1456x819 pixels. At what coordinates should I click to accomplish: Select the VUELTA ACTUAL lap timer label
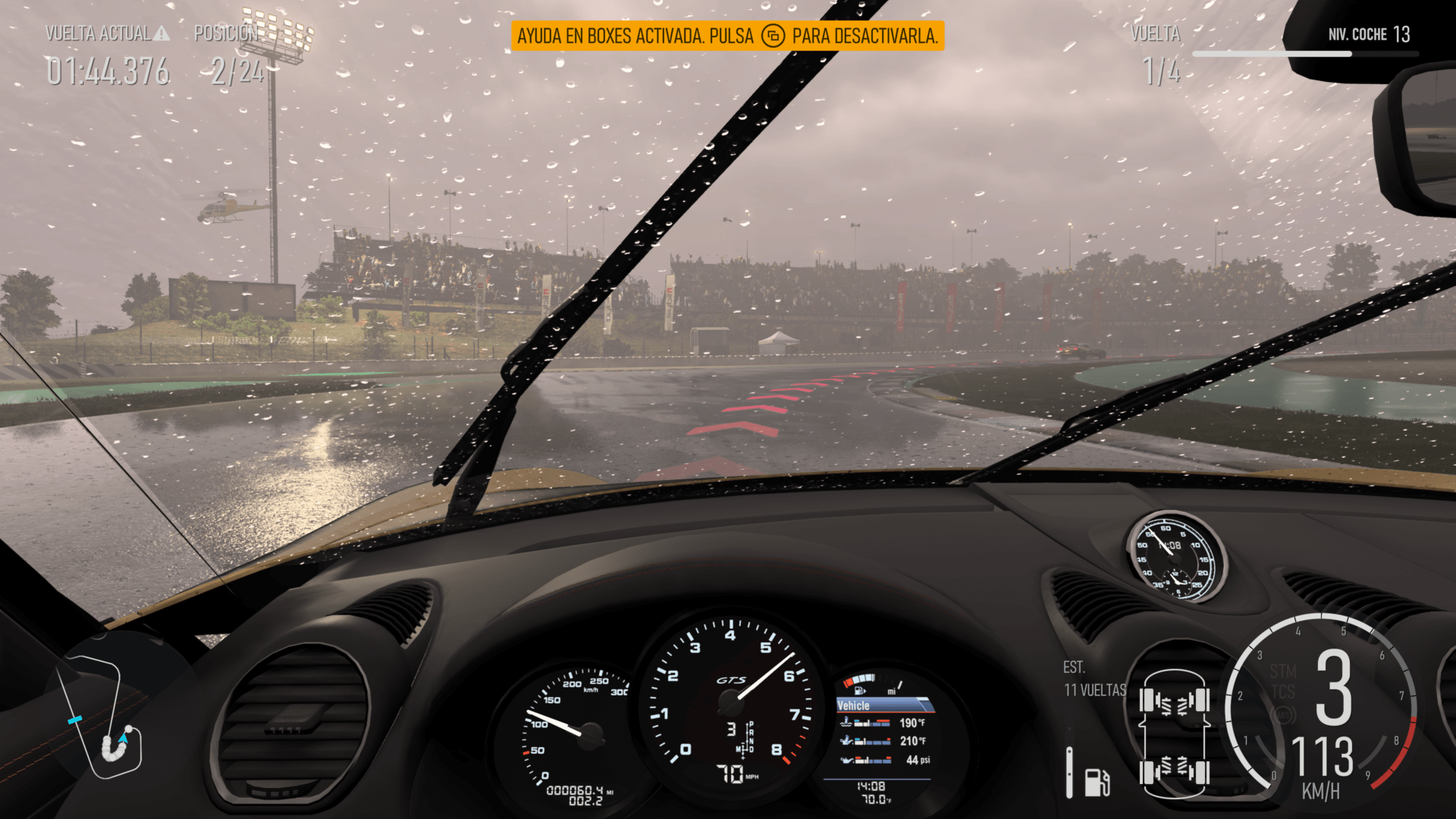[x=99, y=34]
